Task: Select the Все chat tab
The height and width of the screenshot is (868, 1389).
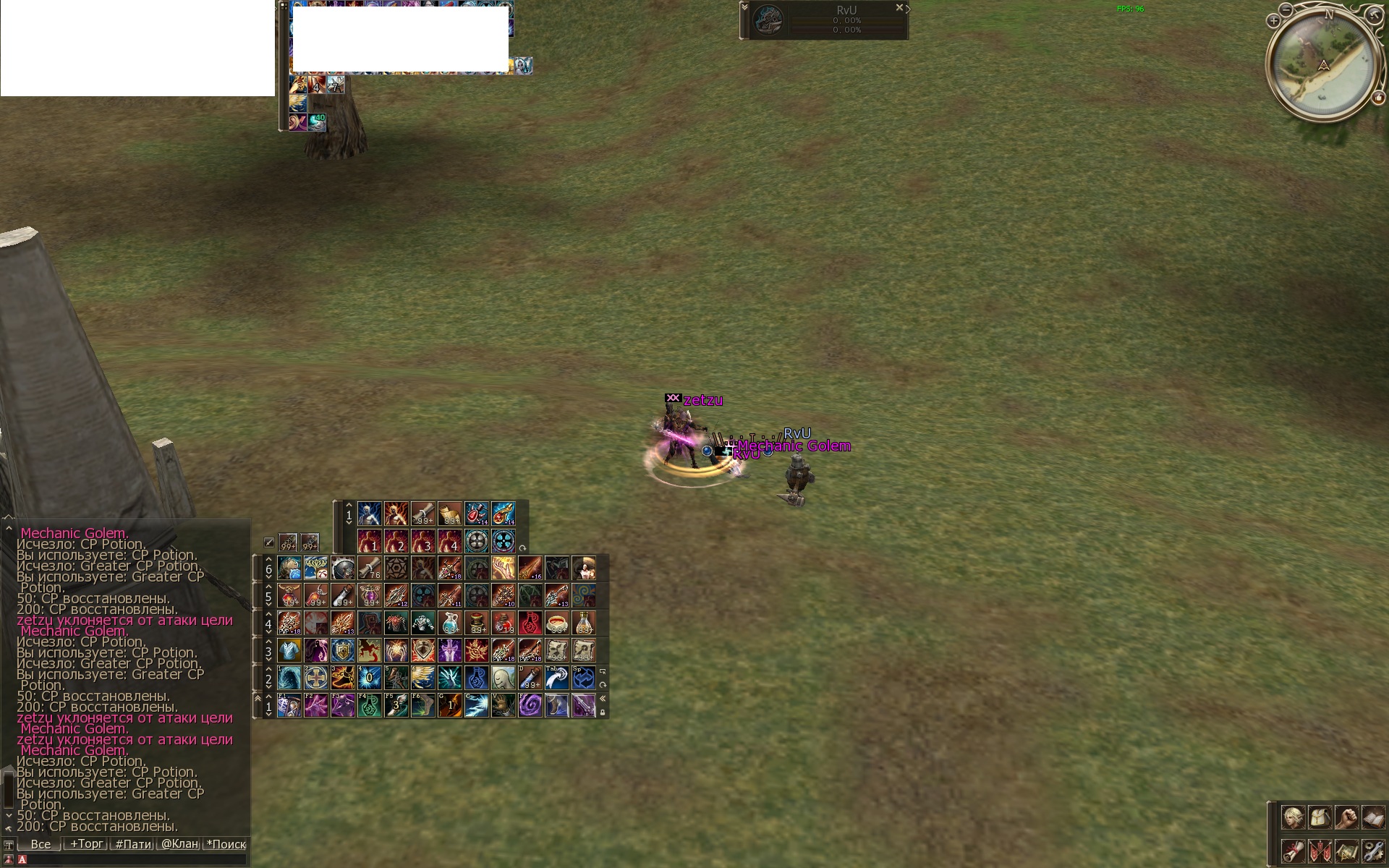Action: [41, 843]
